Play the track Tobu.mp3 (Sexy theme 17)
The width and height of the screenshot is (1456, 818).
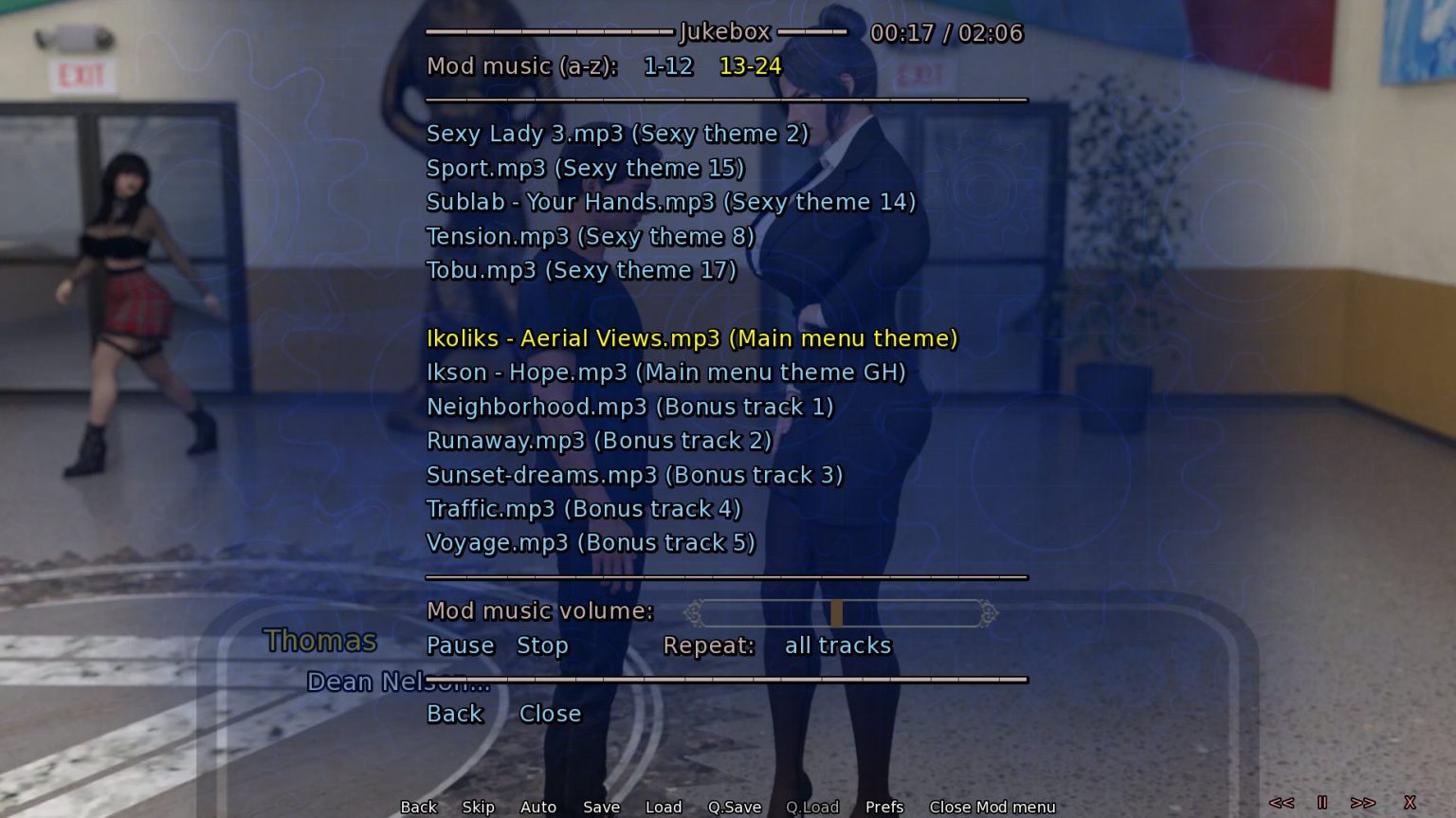[x=581, y=270]
